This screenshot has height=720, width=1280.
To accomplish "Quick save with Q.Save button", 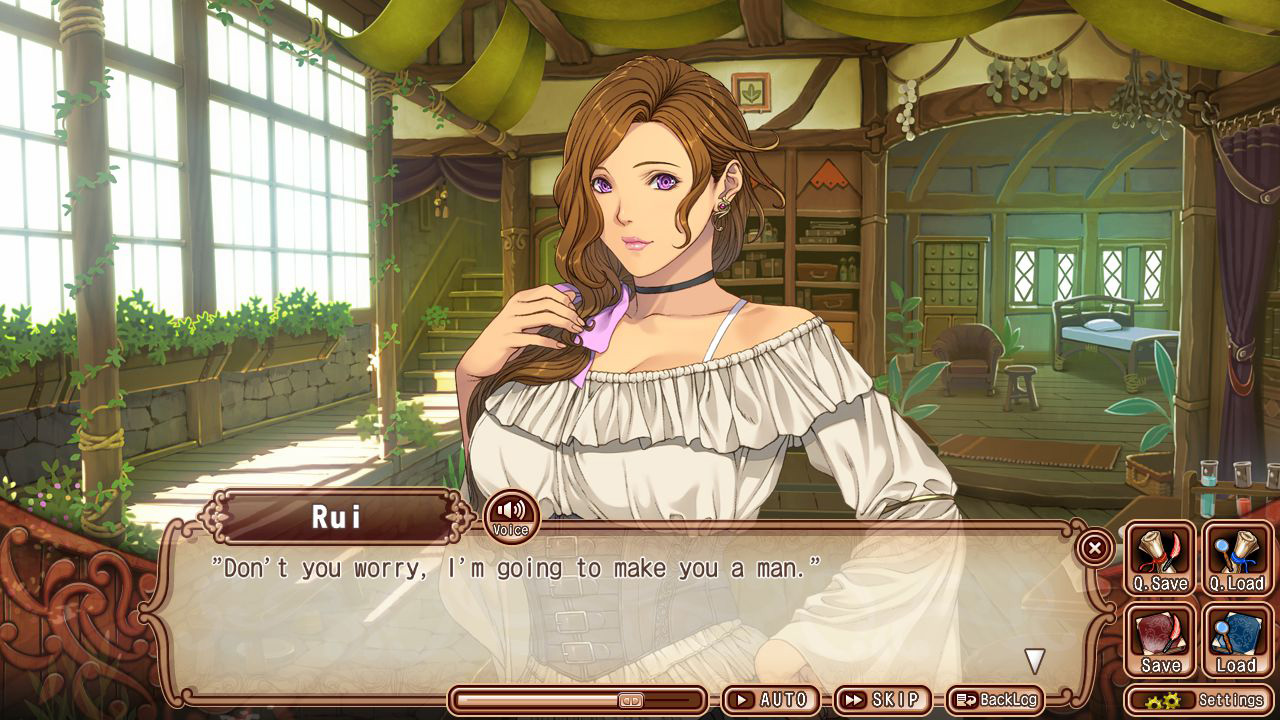I will pyautogui.click(x=1160, y=558).
